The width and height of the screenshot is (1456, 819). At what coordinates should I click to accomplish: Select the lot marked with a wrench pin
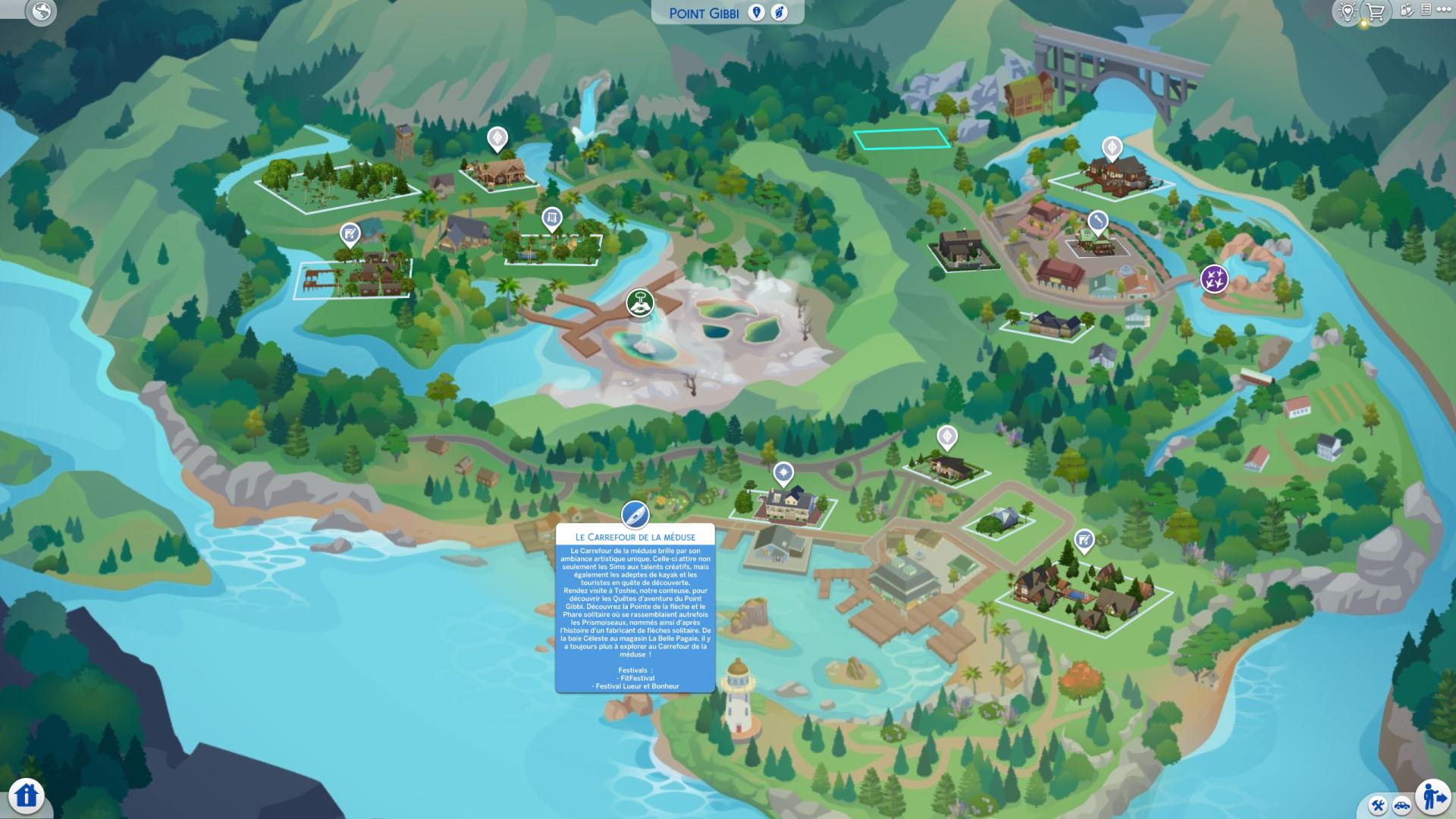click(x=1097, y=221)
